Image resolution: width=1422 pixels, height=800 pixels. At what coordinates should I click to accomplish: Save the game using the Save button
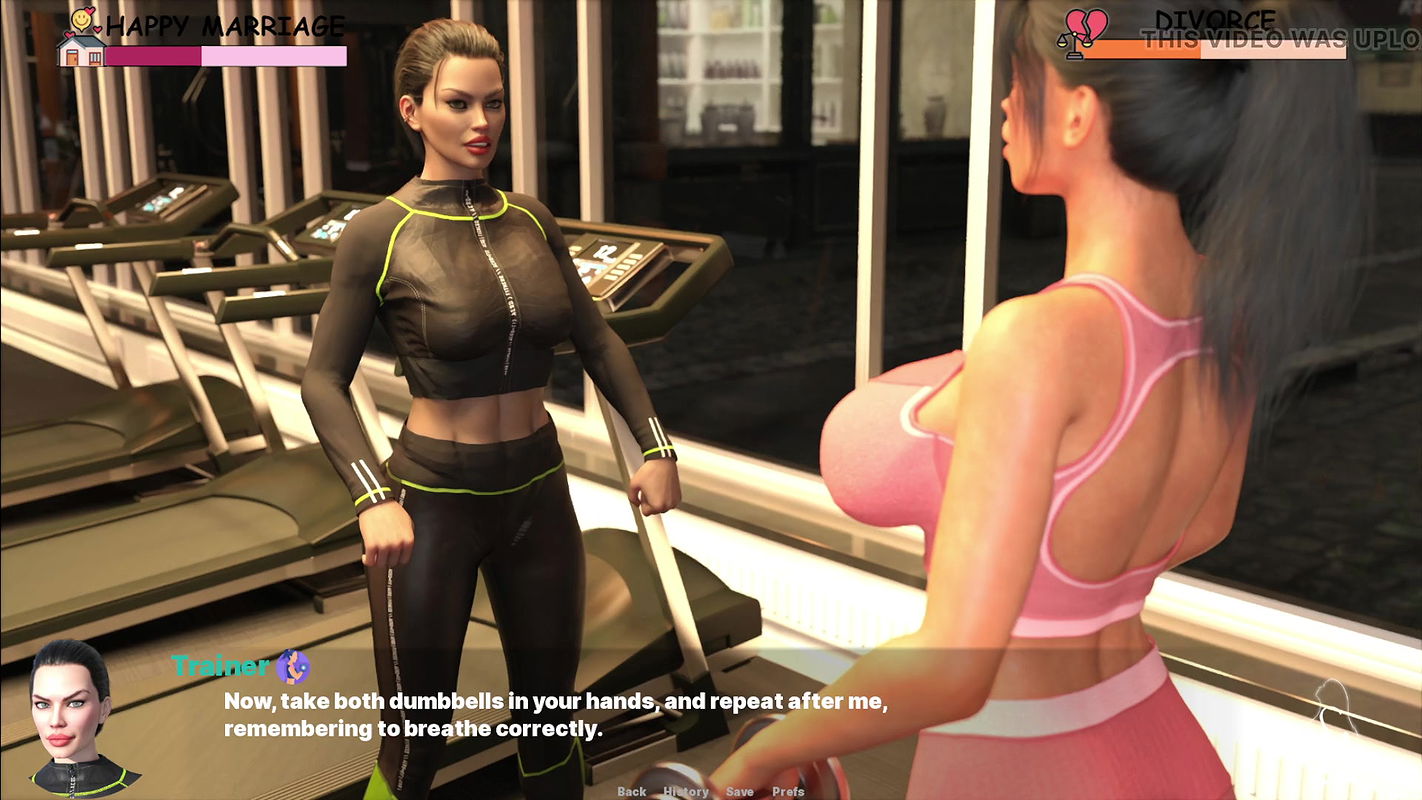click(740, 791)
